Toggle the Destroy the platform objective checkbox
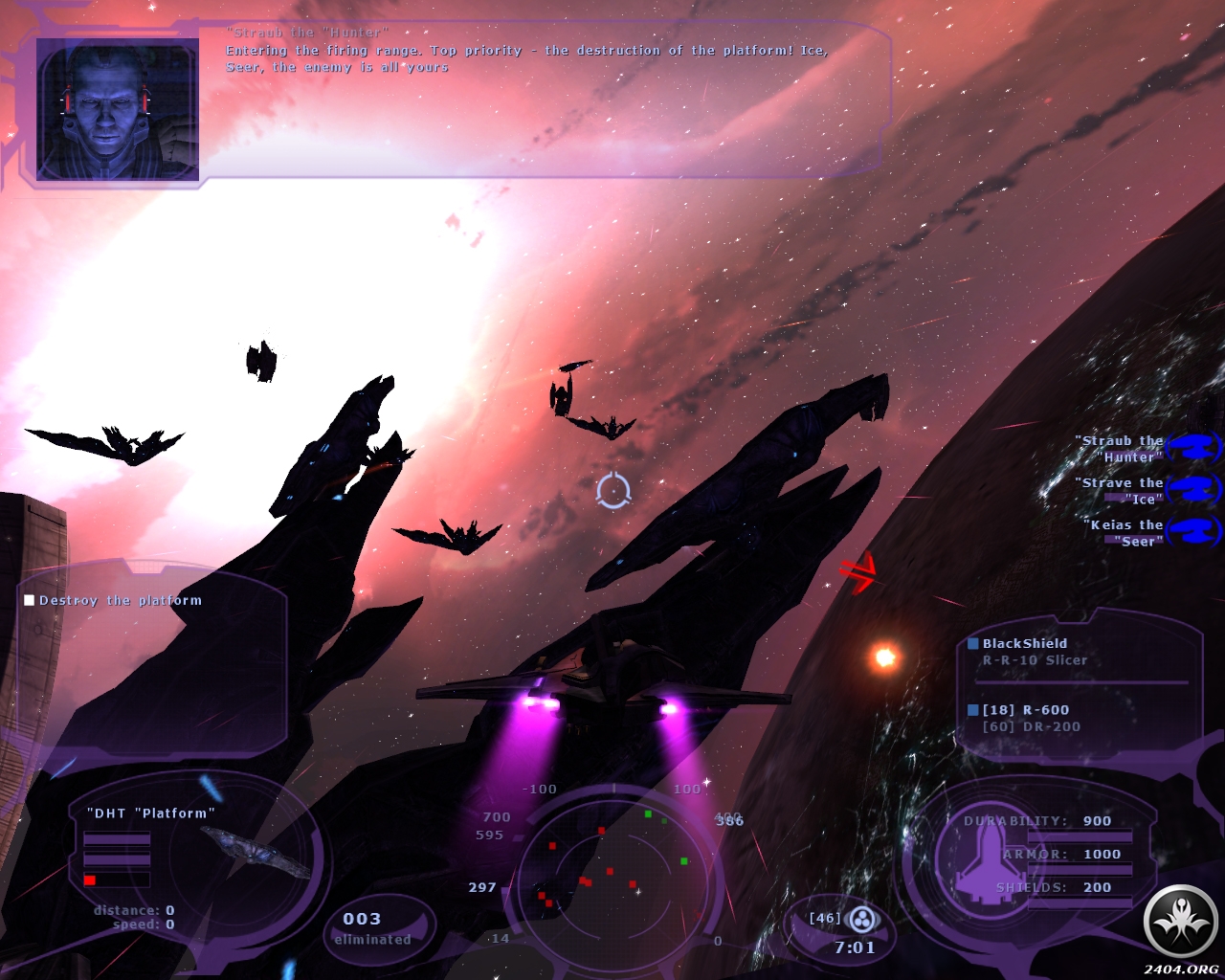 [x=30, y=600]
